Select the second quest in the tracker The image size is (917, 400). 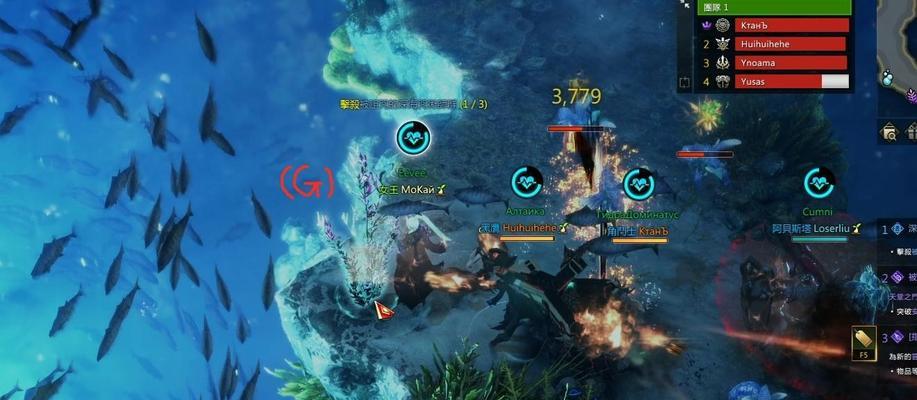[x=898, y=278]
